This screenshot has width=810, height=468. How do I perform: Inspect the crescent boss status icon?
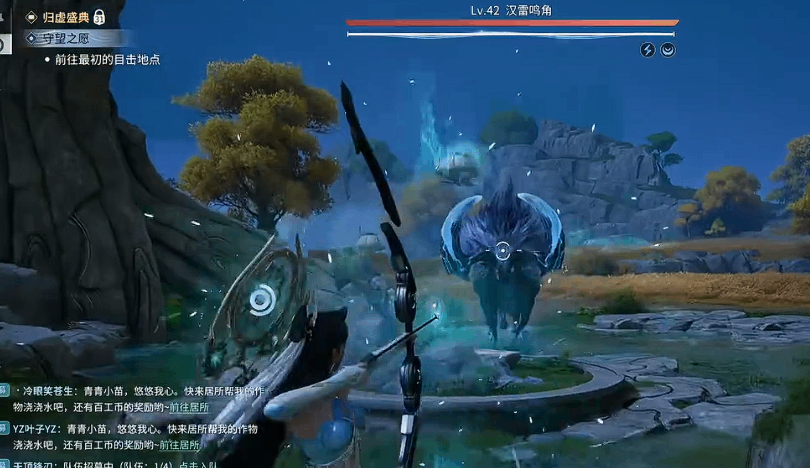point(668,50)
